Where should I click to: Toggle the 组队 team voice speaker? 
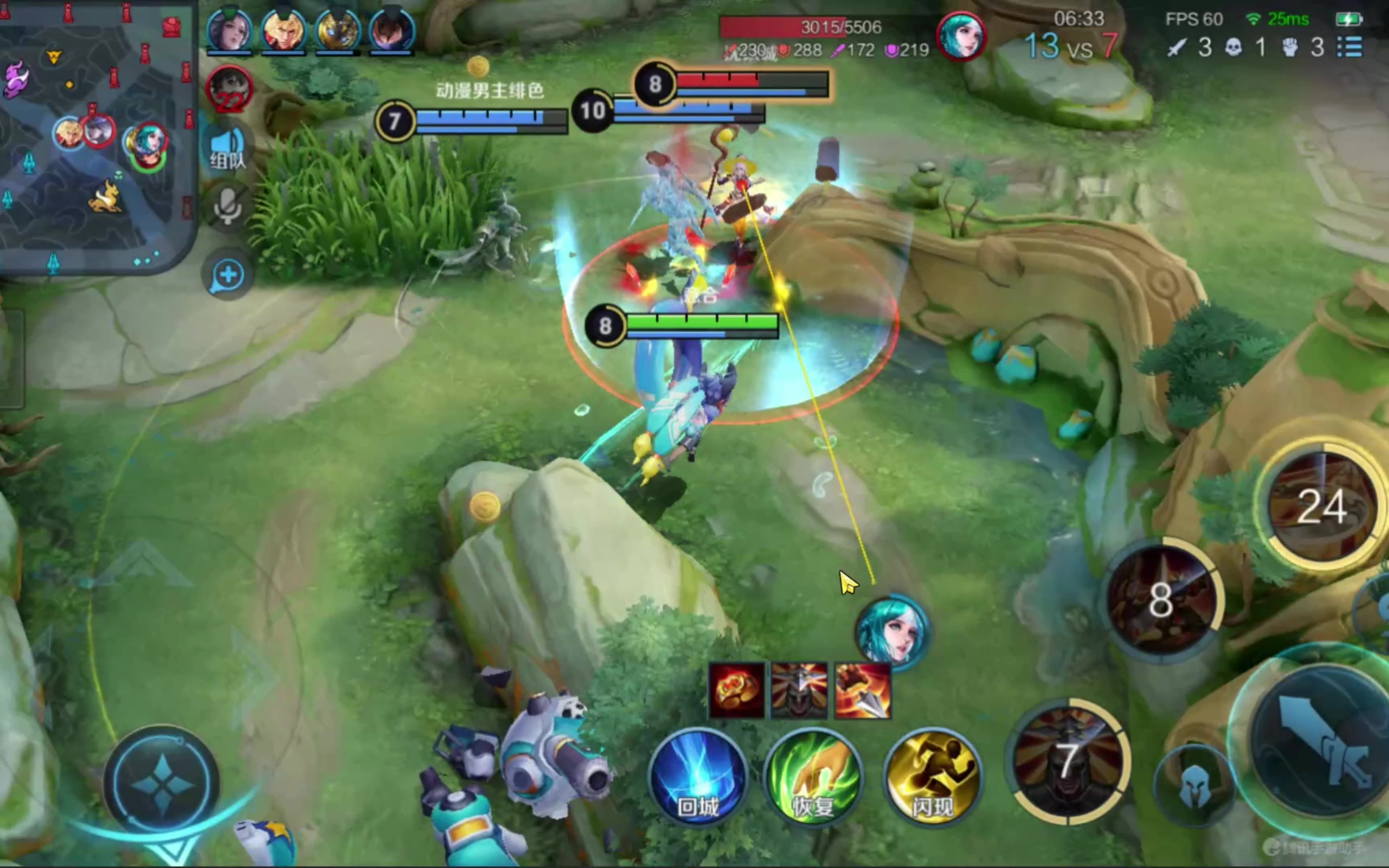click(227, 149)
